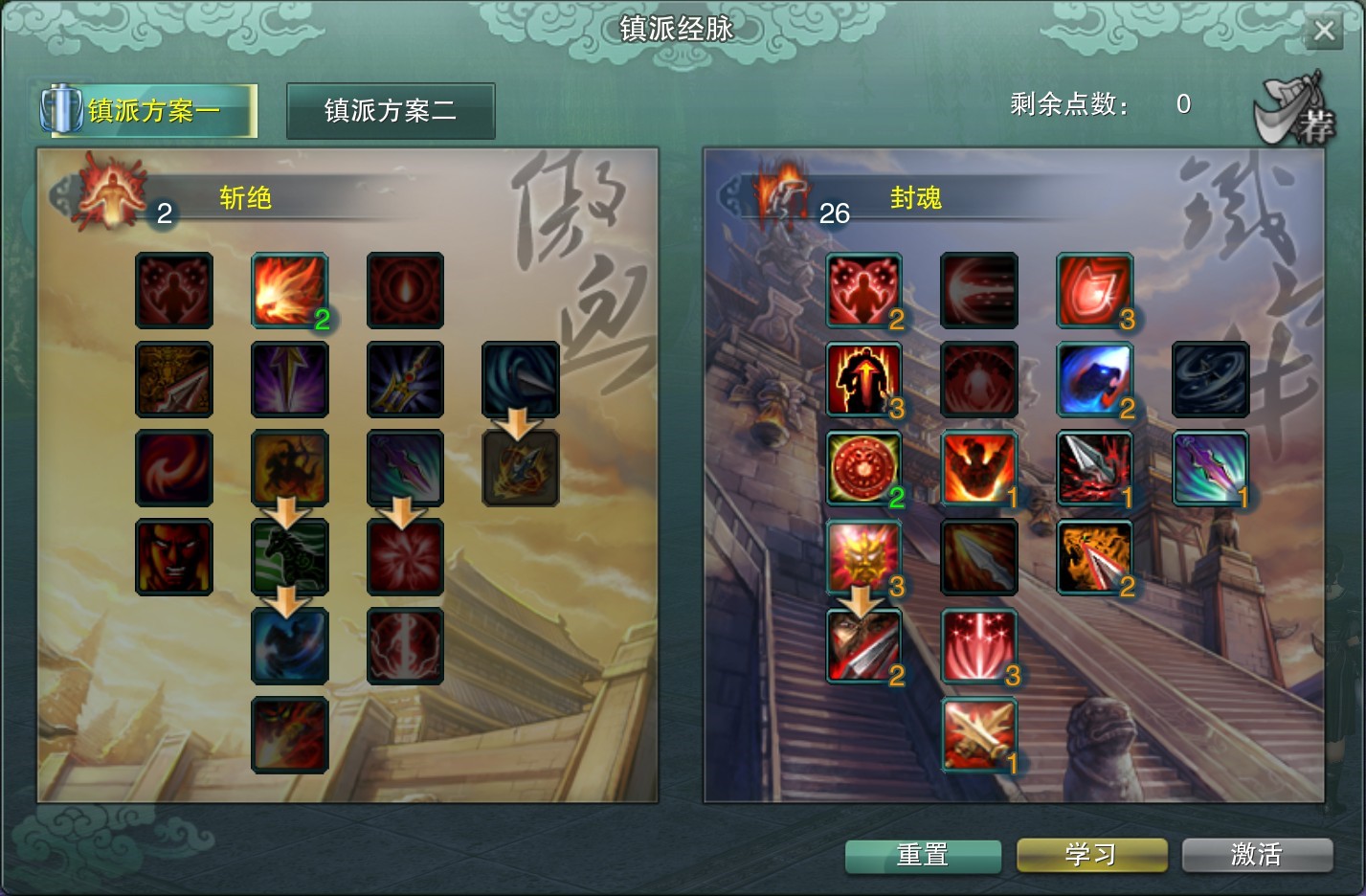Click the green horse skill icon
The height and width of the screenshot is (896, 1366).
290,557
